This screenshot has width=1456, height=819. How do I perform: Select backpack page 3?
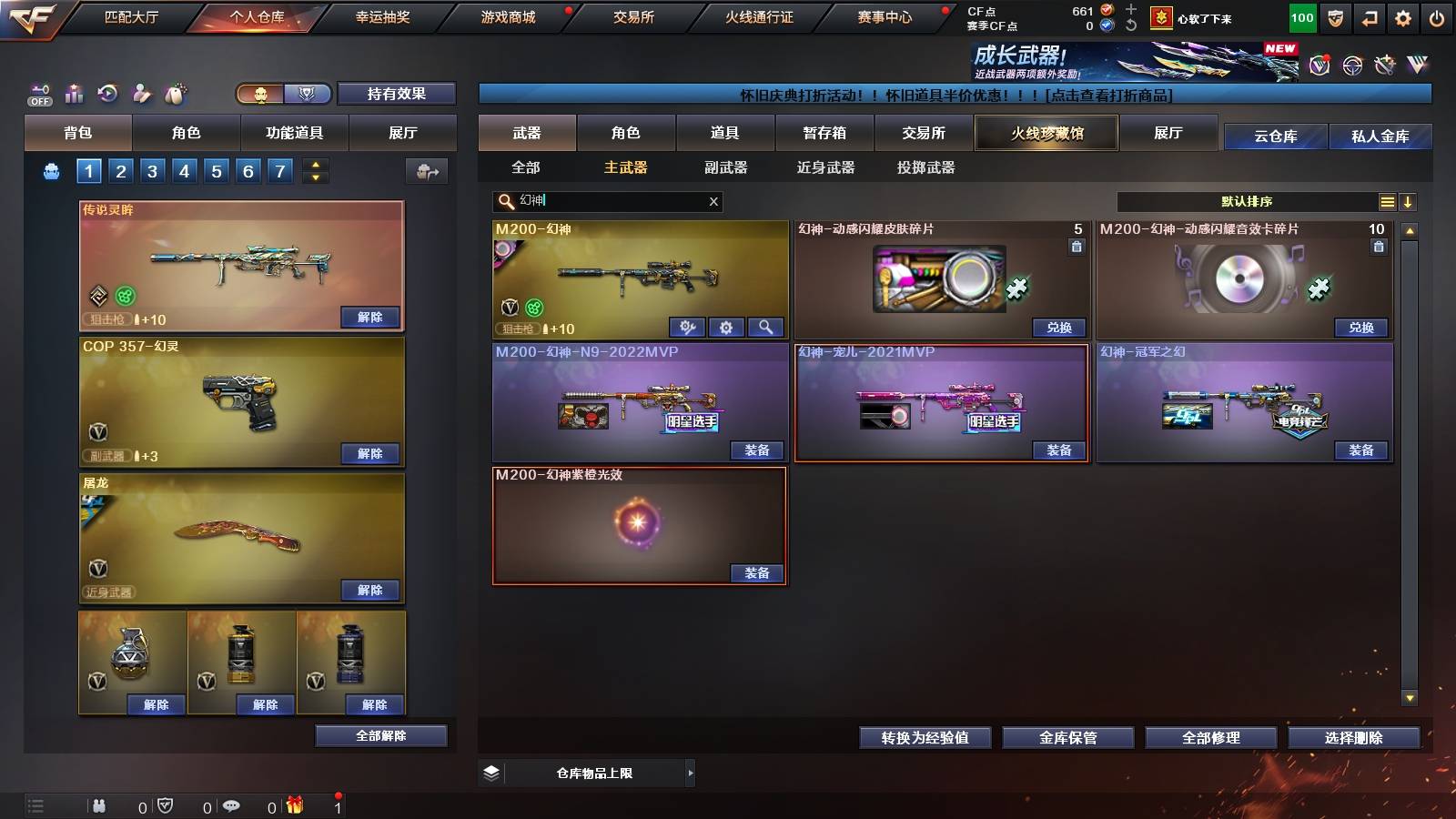point(153,169)
